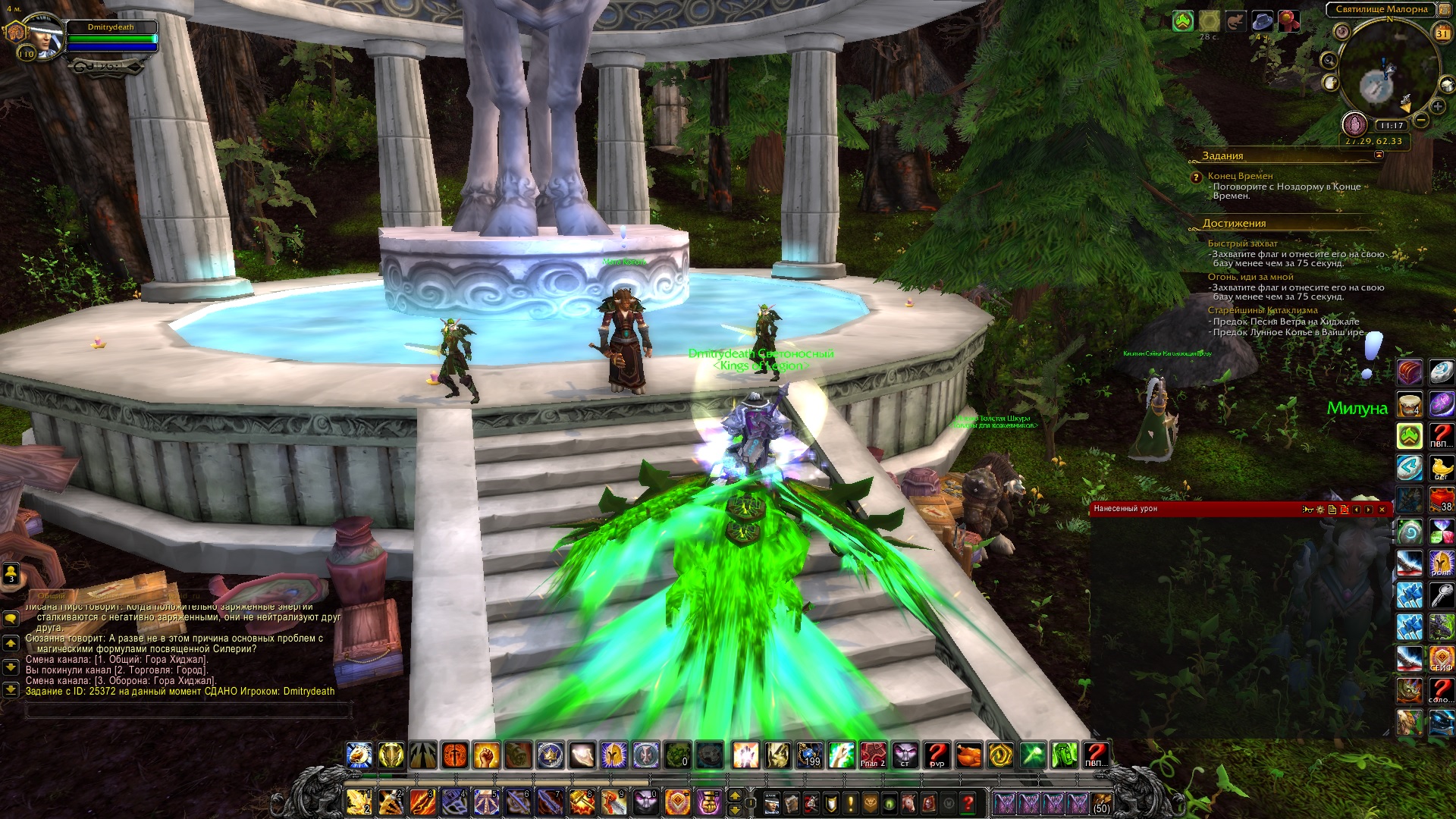Screen dimensions: 1456x819
Task: Open the red question mark help button
Action: [968, 802]
